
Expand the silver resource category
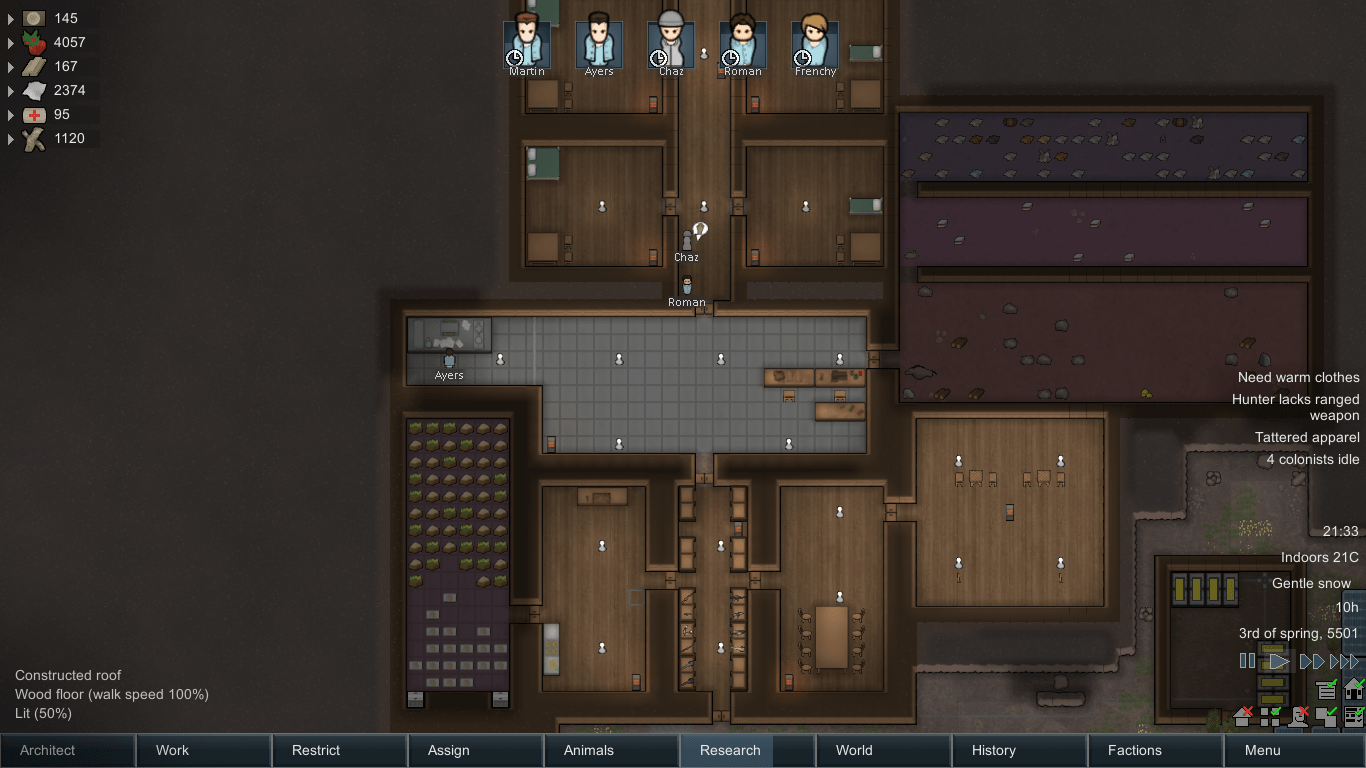(x=10, y=18)
